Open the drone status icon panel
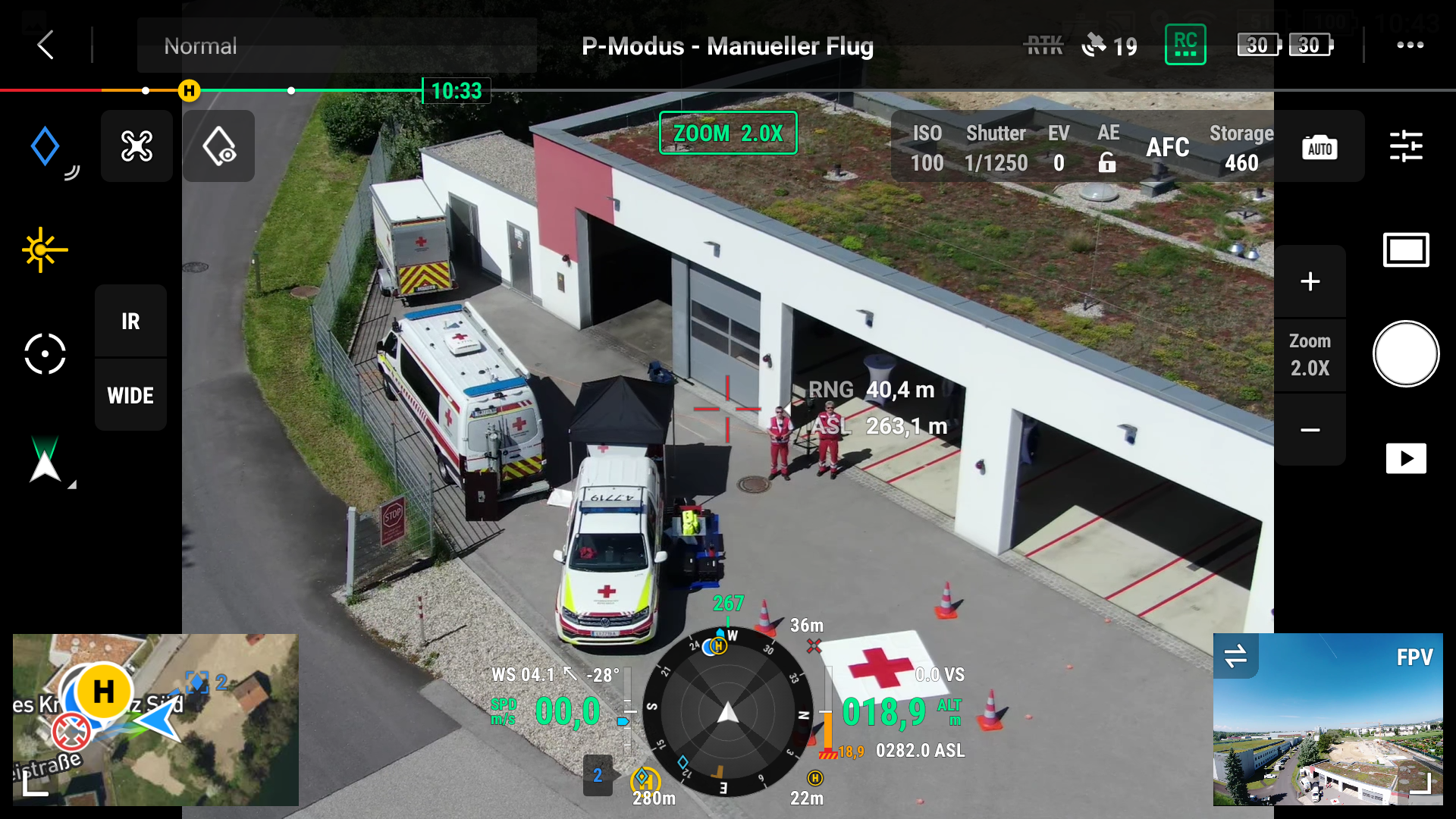 pos(136,146)
